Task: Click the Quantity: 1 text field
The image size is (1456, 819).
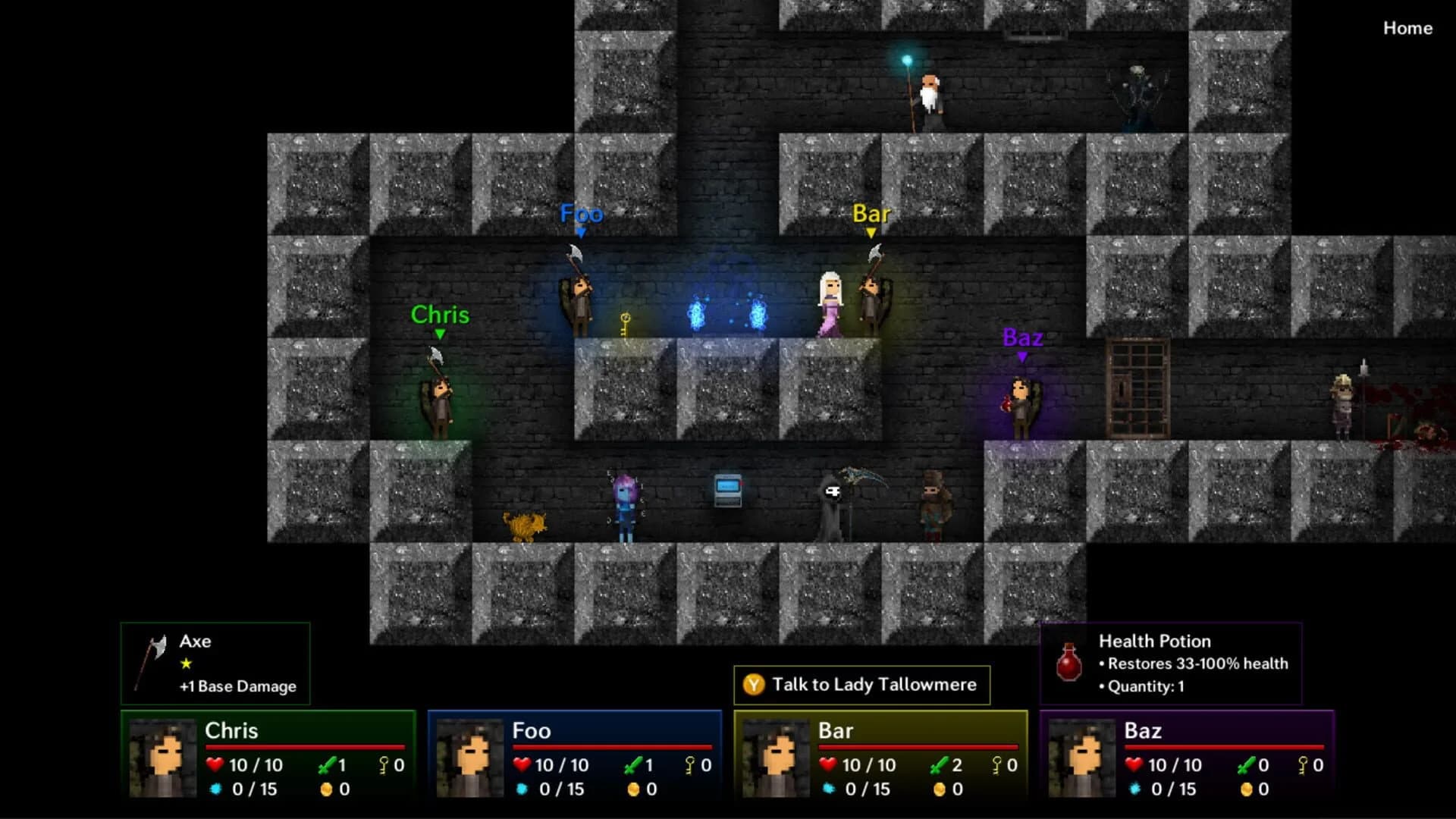Action: pyautogui.click(x=1141, y=686)
